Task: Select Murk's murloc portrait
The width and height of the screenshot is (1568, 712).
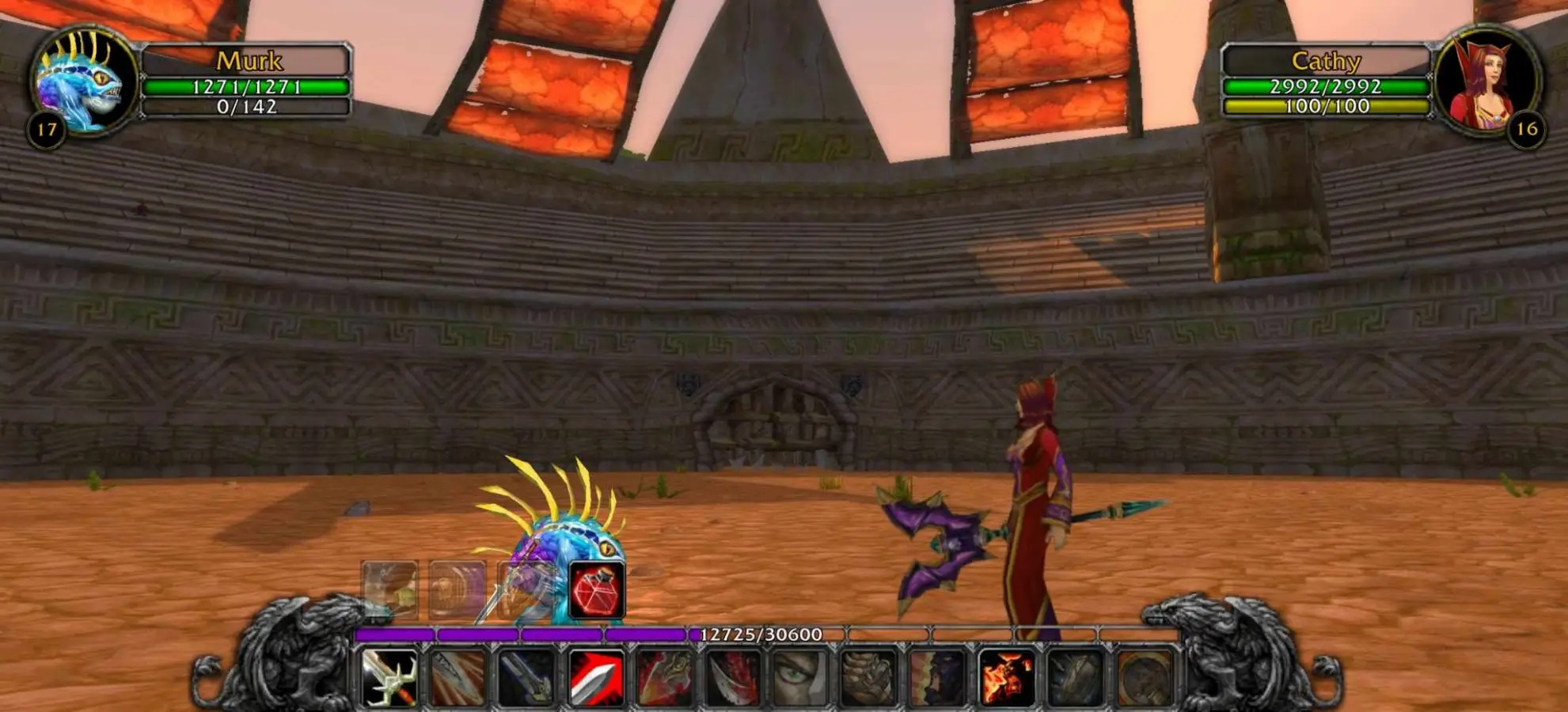Action: pos(82,81)
